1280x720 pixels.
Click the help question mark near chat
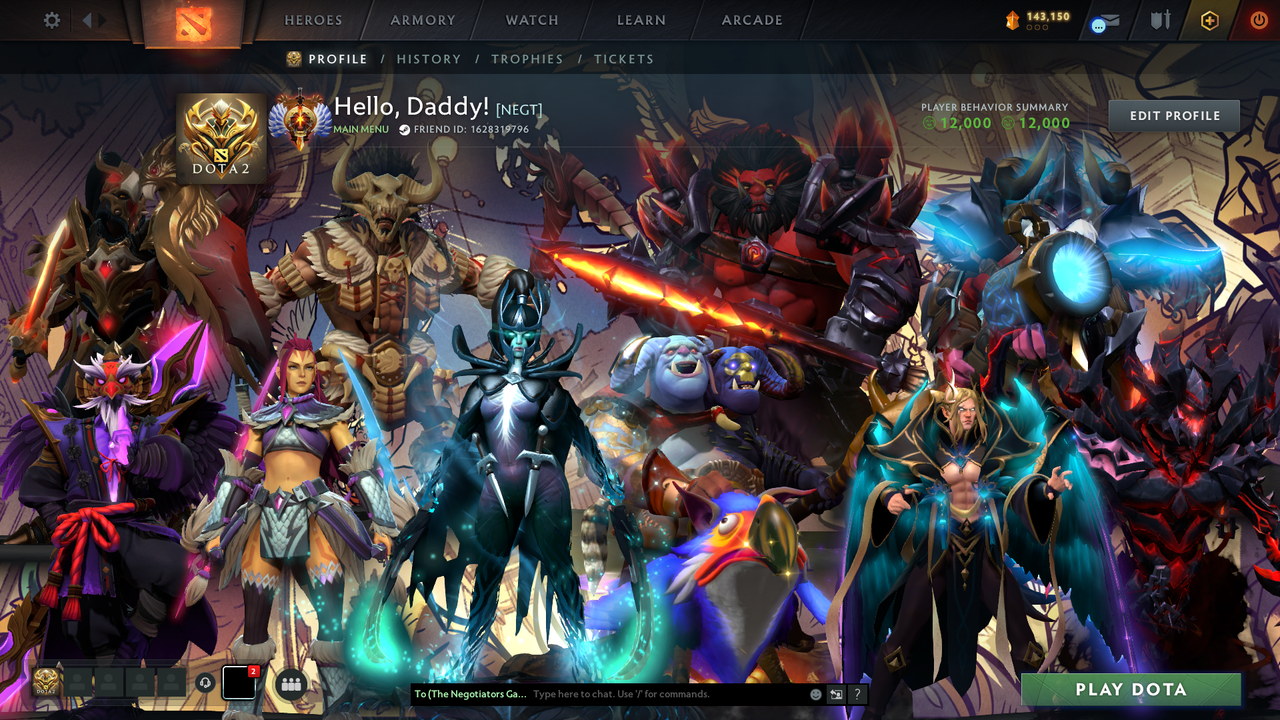point(857,693)
